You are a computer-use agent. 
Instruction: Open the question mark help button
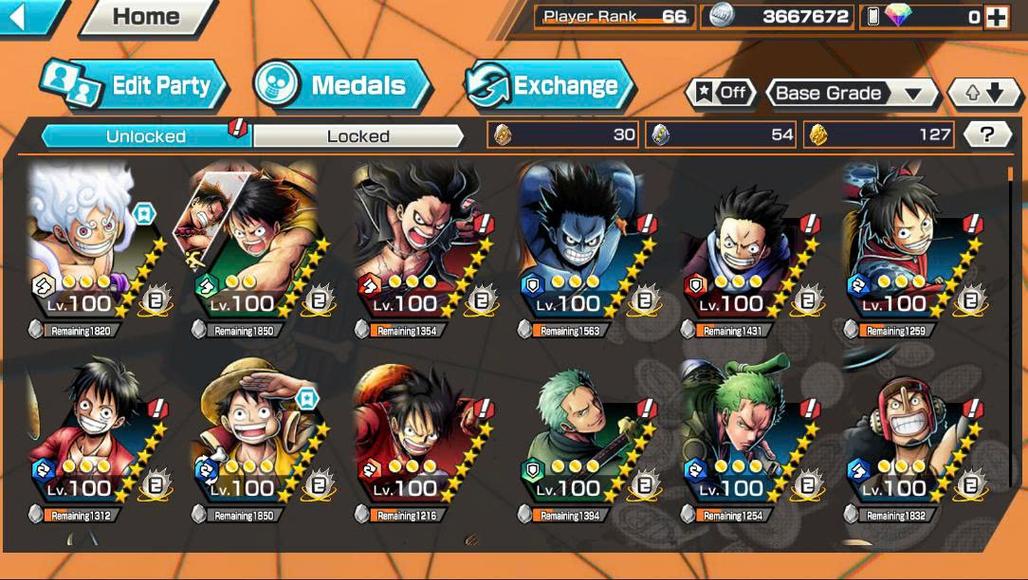pyautogui.click(x=987, y=135)
